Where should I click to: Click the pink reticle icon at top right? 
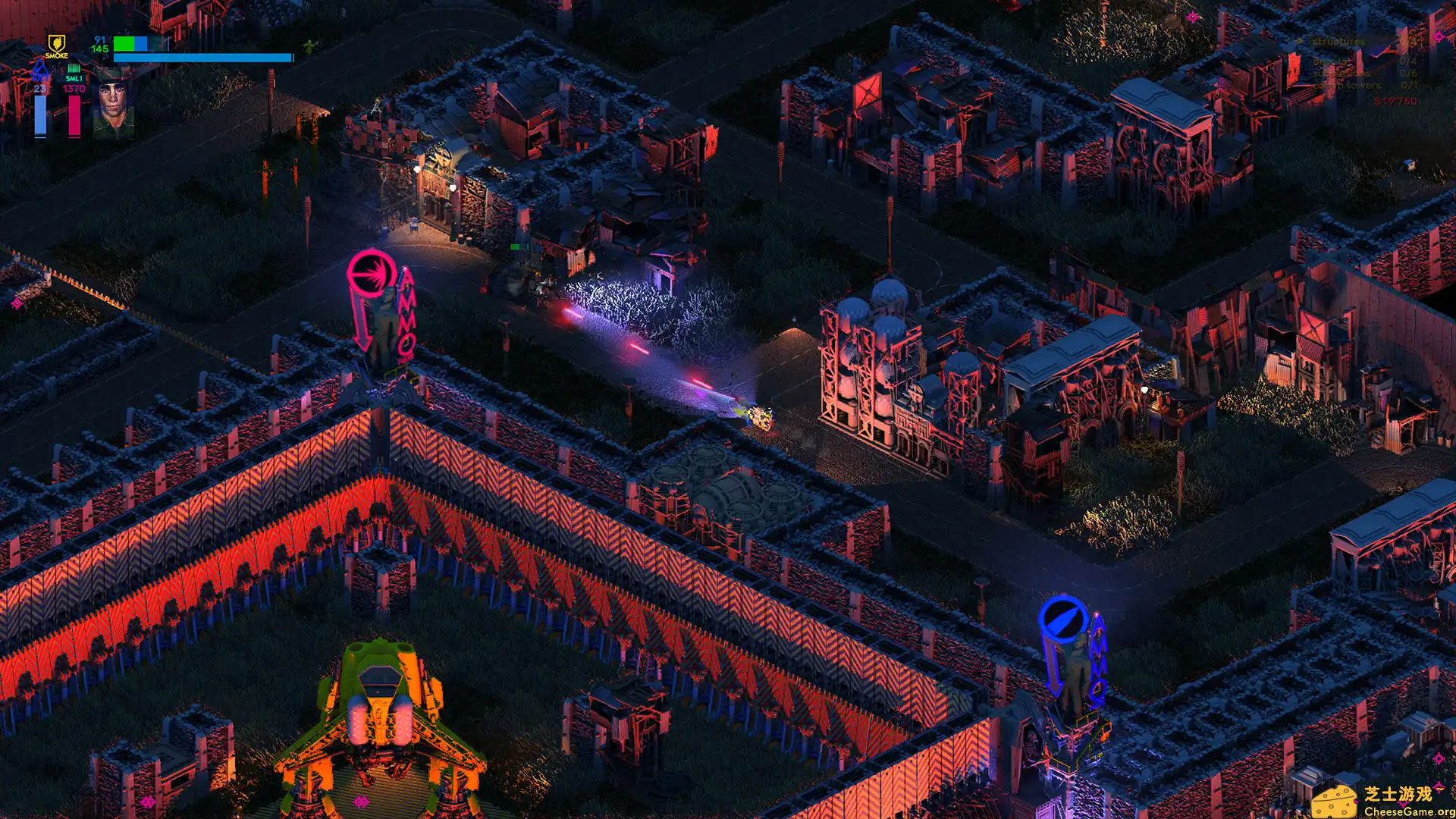(x=1439, y=36)
